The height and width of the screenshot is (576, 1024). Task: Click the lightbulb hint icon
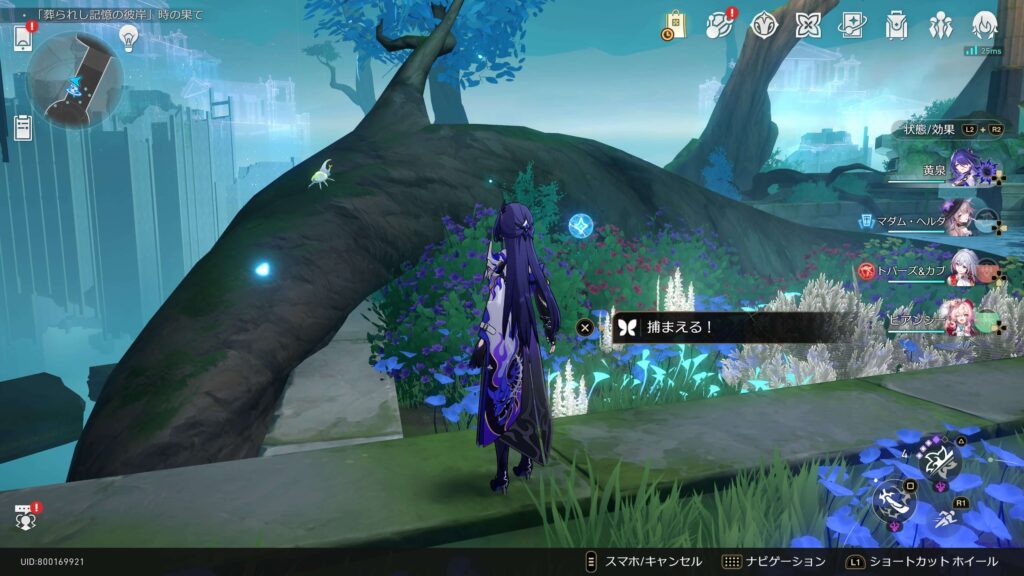[128, 37]
